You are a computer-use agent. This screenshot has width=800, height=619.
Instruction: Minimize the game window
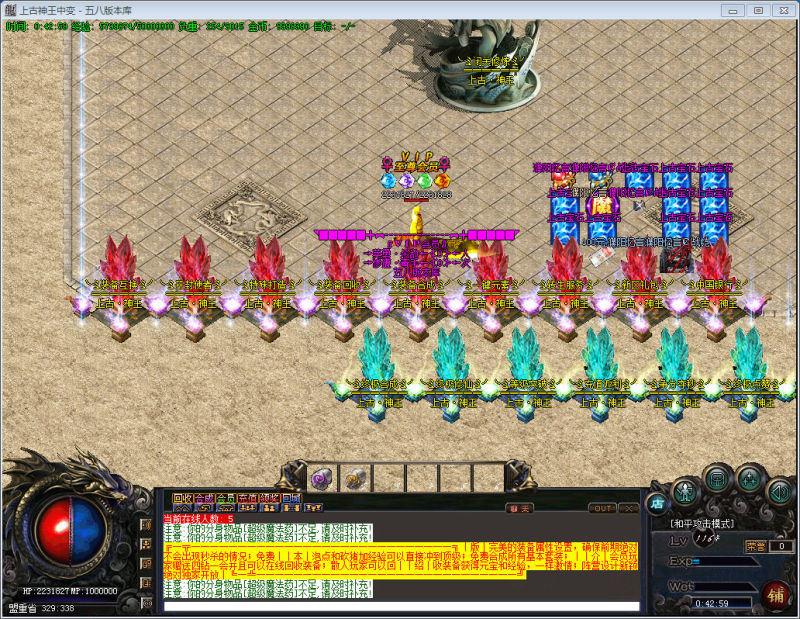point(735,9)
